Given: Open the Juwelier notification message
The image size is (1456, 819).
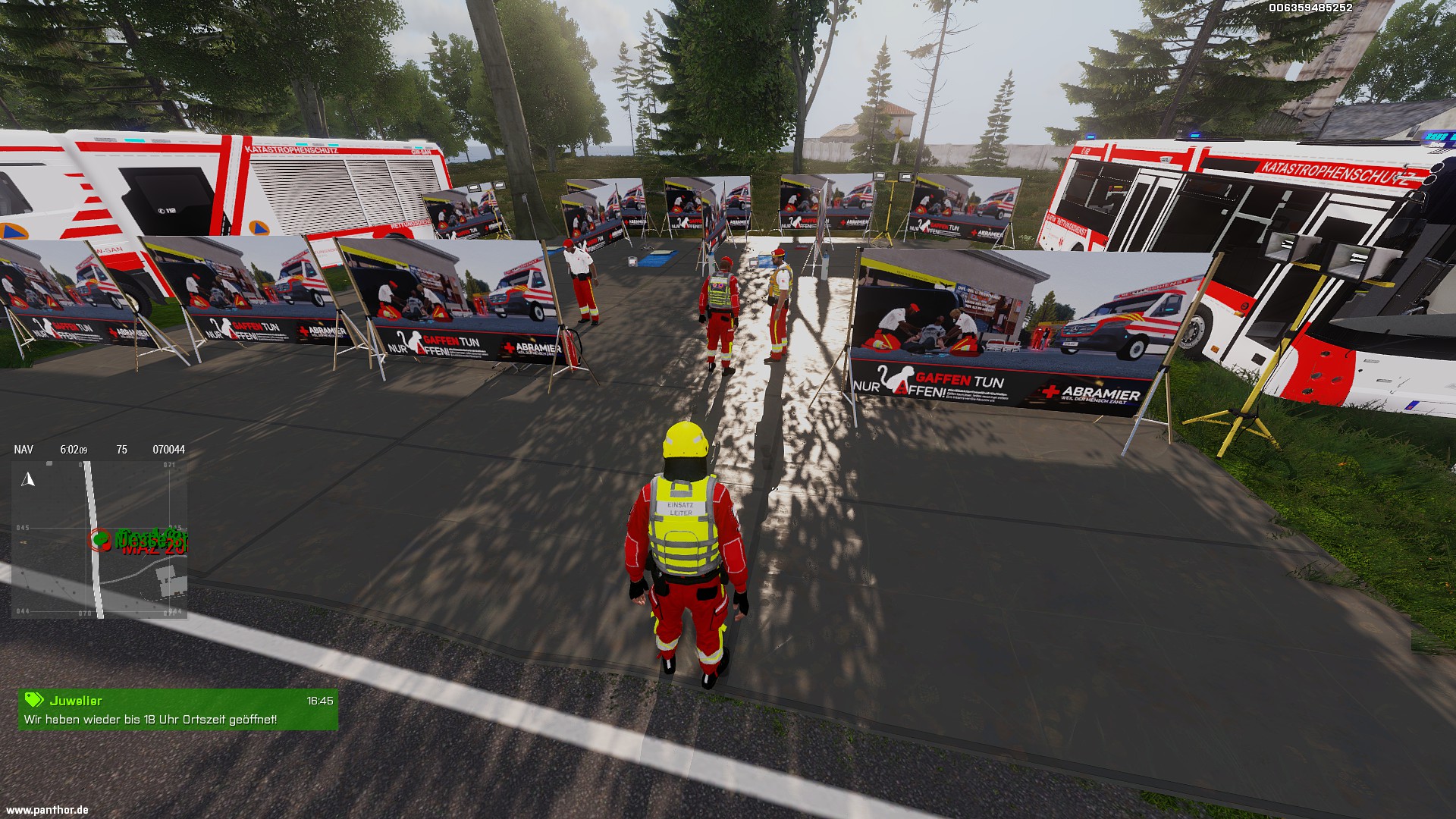Looking at the screenshot, I should coord(178,710).
